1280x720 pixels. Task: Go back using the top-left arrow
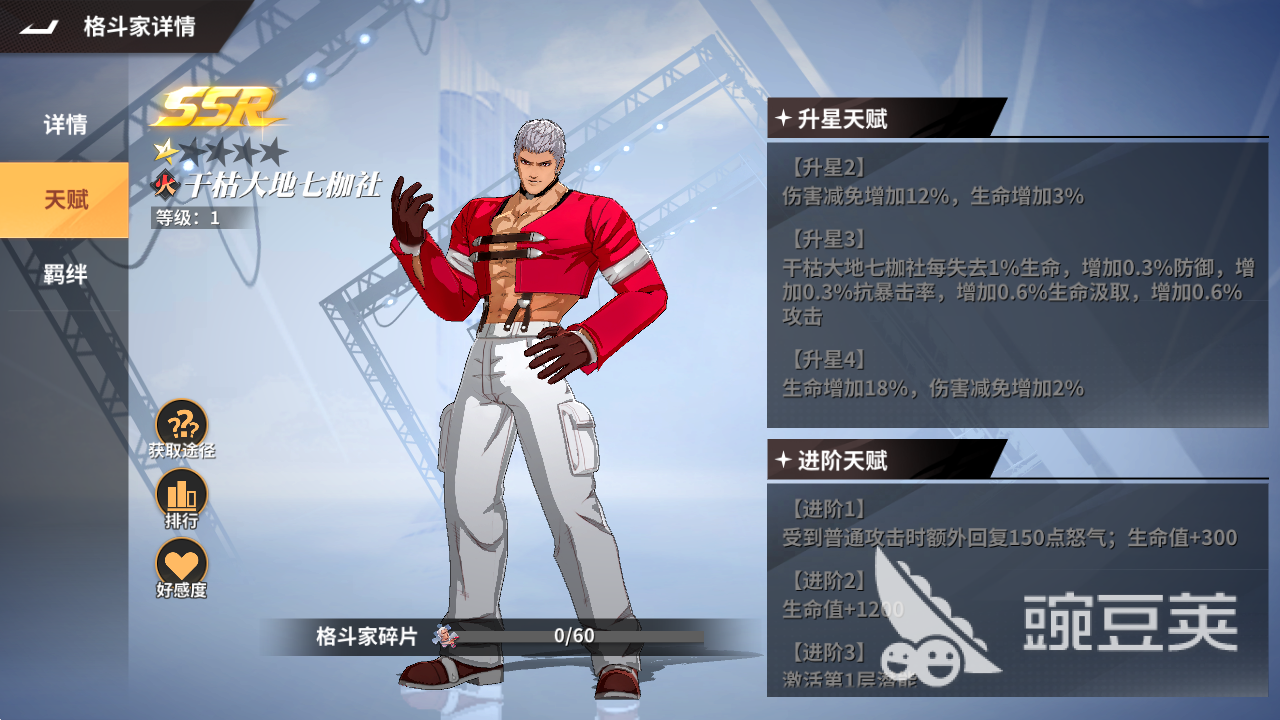coord(40,27)
